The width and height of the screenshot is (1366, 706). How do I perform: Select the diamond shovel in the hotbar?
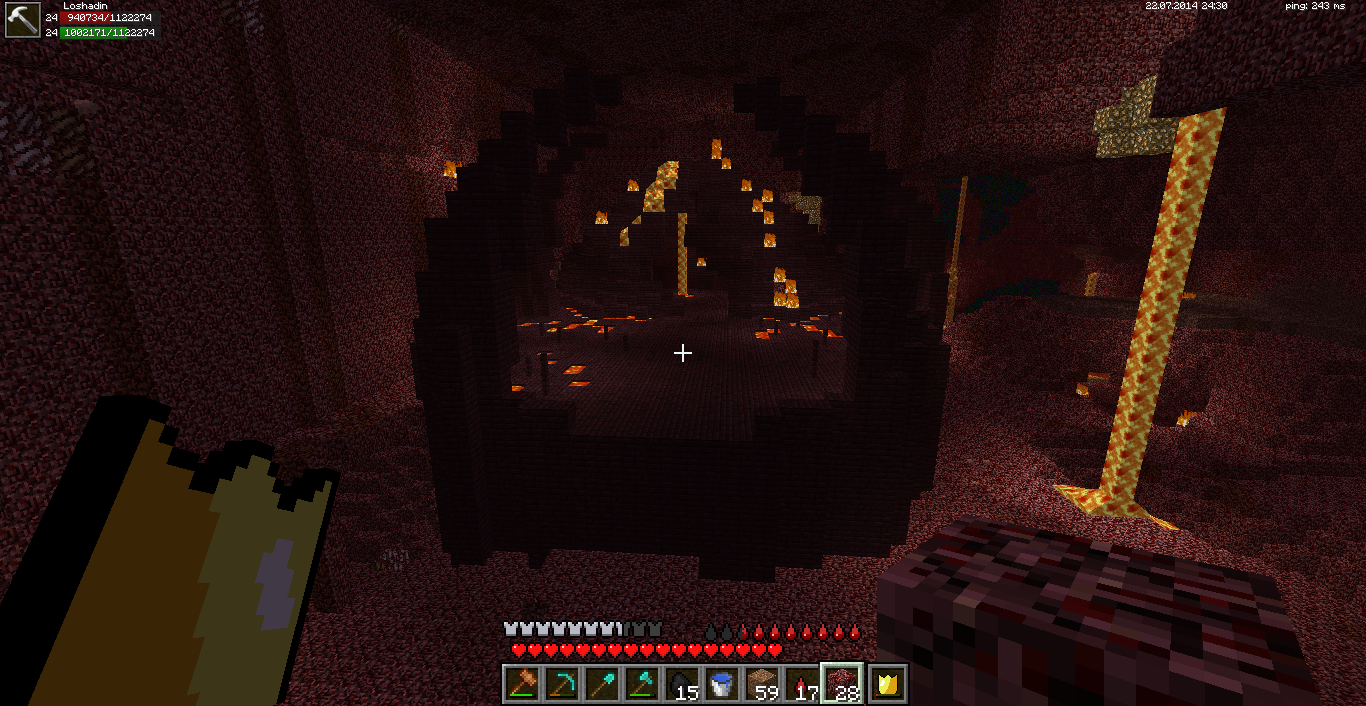pos(602,685)
